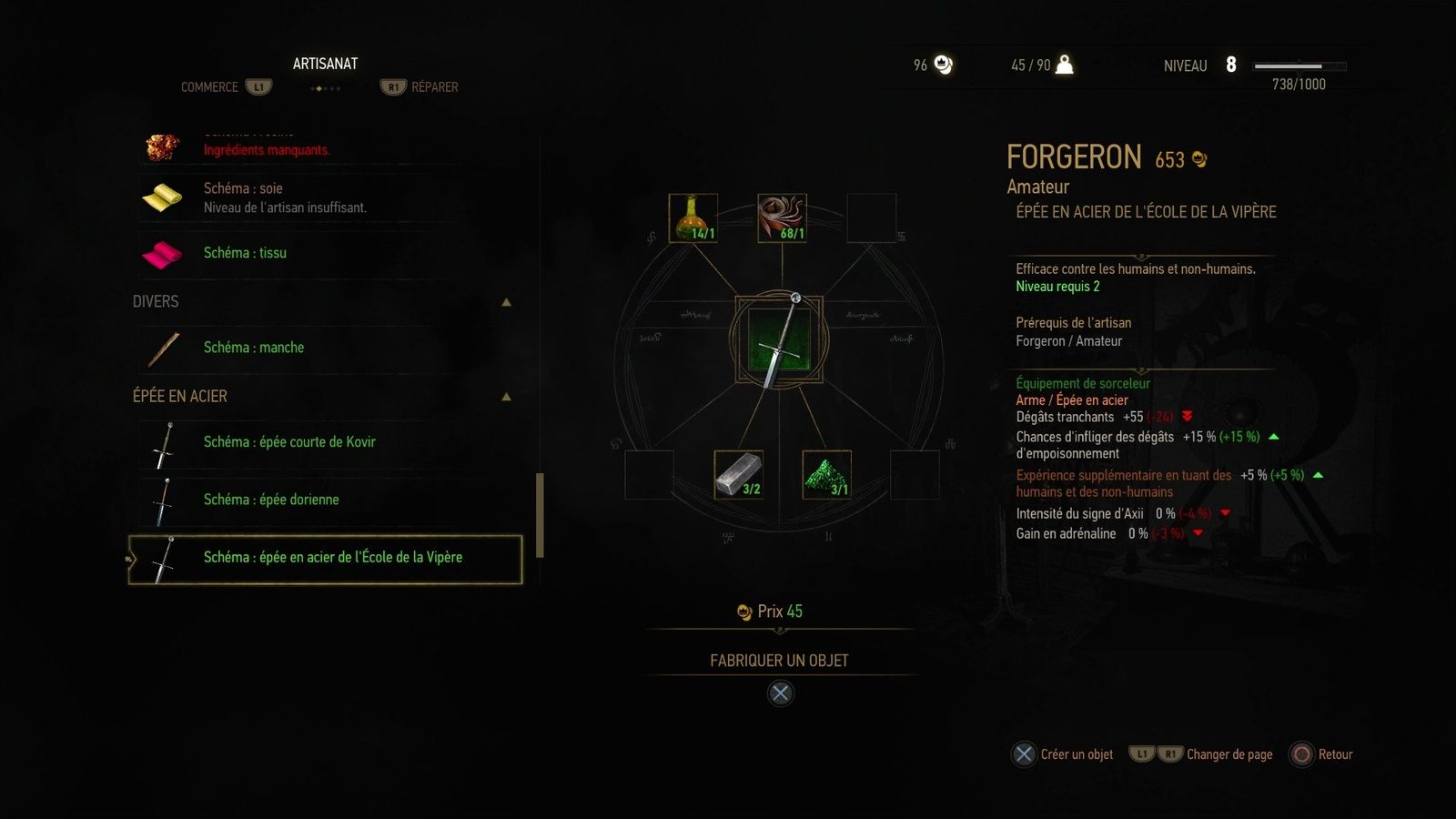The width and height of the screenshot is (1456, 819).
Task: Click the yellow potion ingredient slot
Action: coord(693,217)
